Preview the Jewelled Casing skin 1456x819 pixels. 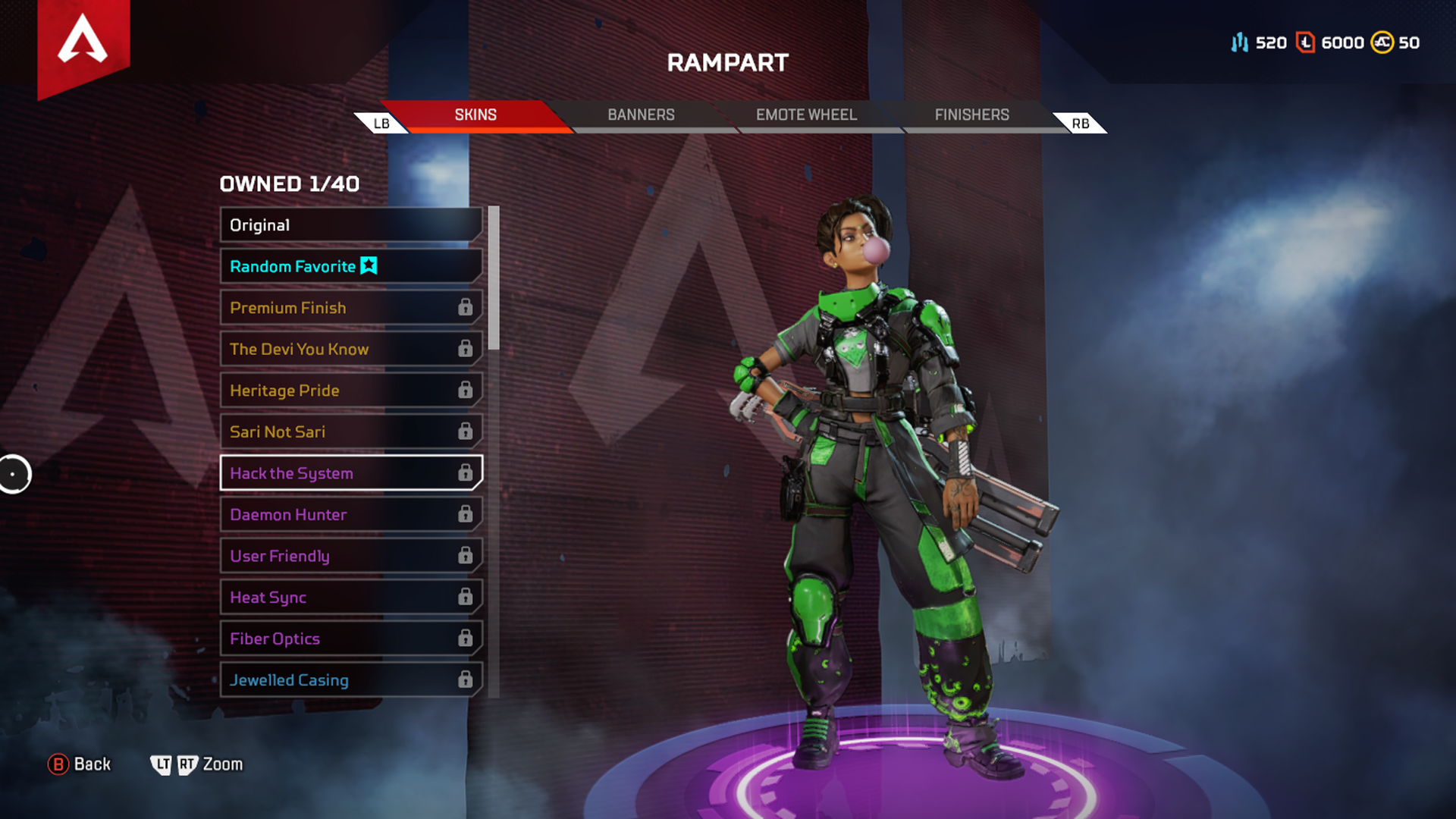(x=351, y=680)
